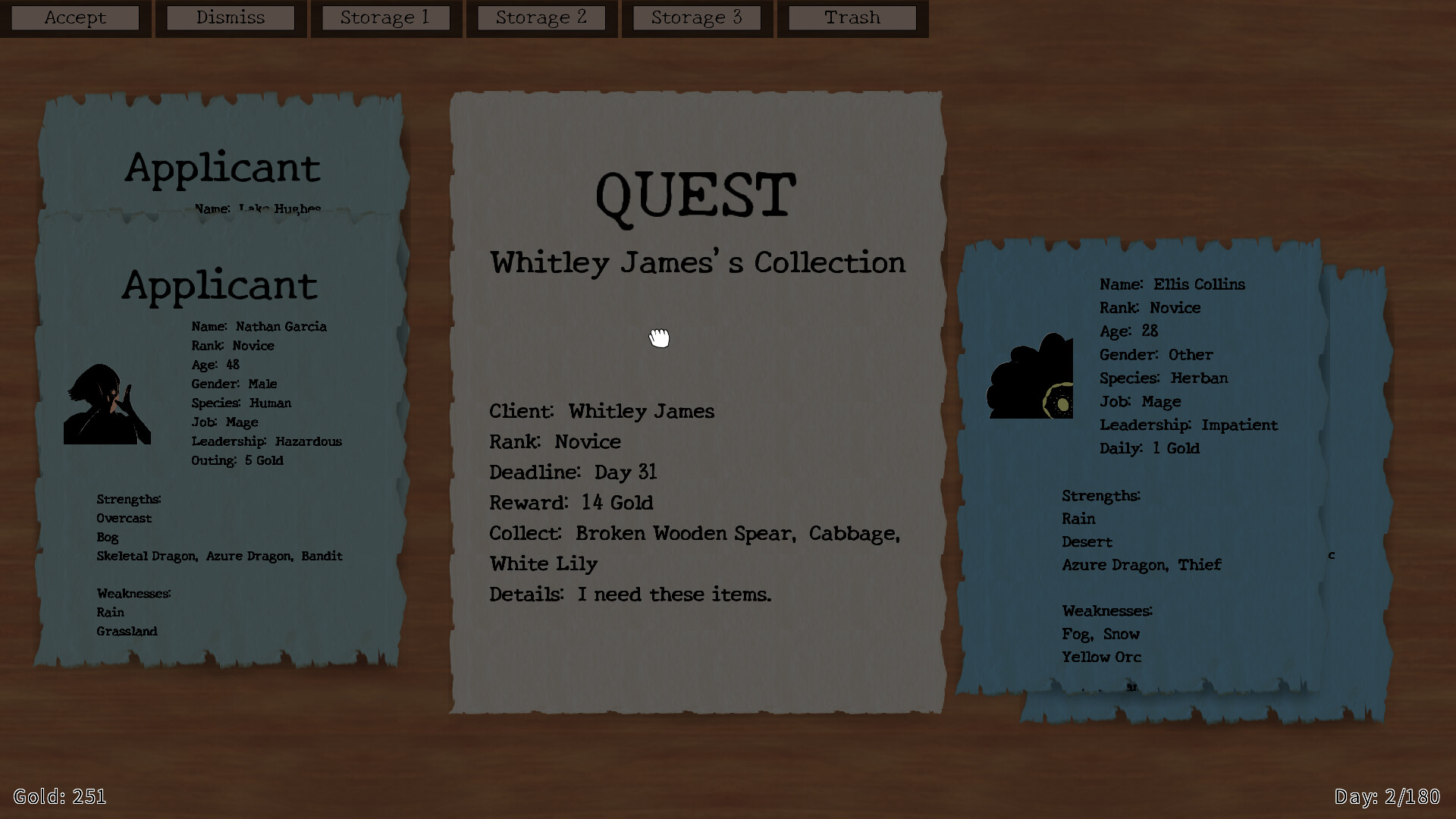This screenshot has width=1456, height=819.
Task: Open Storage 2
Action: (x=541, y=17)
